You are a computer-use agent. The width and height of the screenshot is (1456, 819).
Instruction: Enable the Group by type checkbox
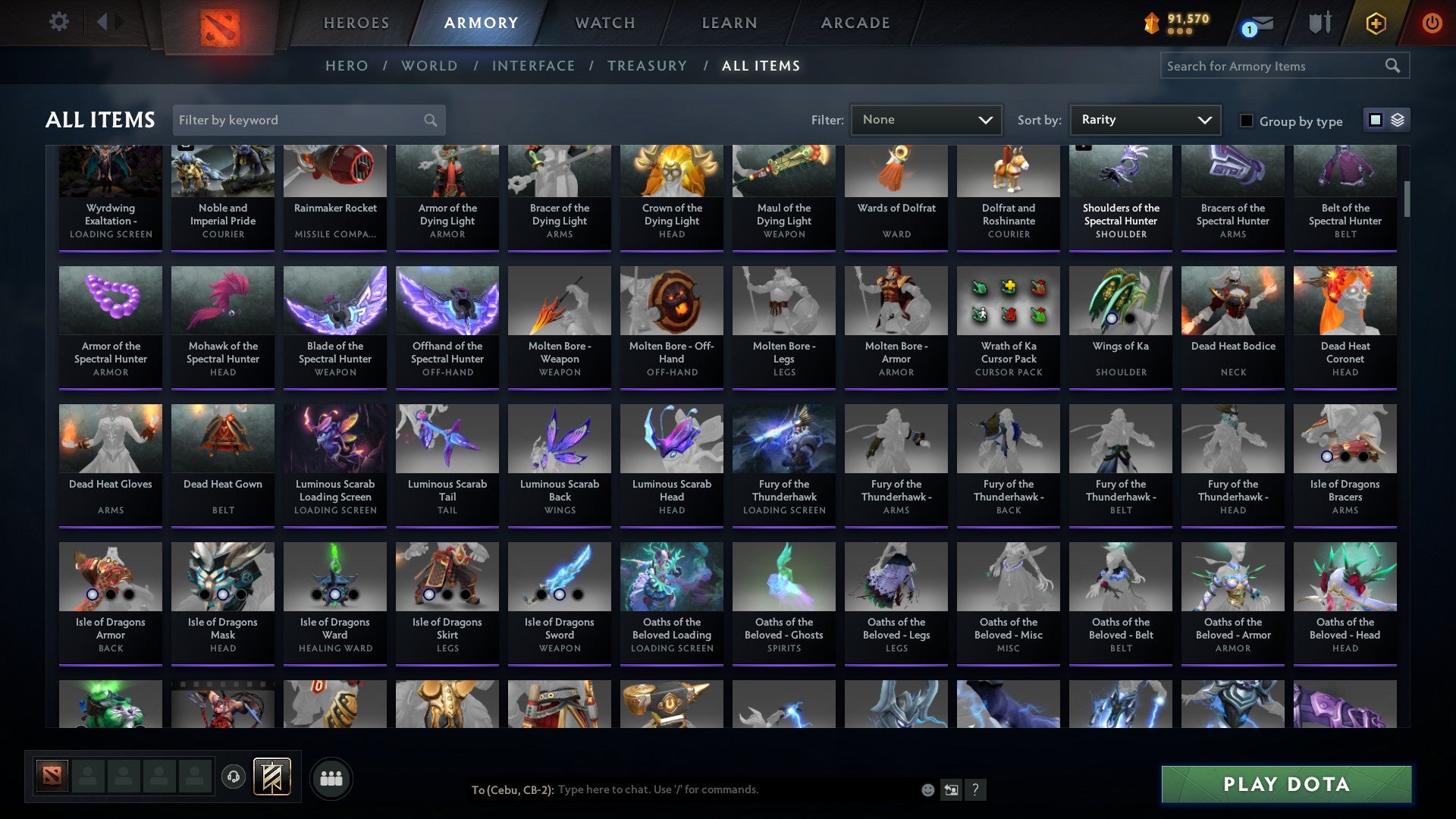[1246, 121]
